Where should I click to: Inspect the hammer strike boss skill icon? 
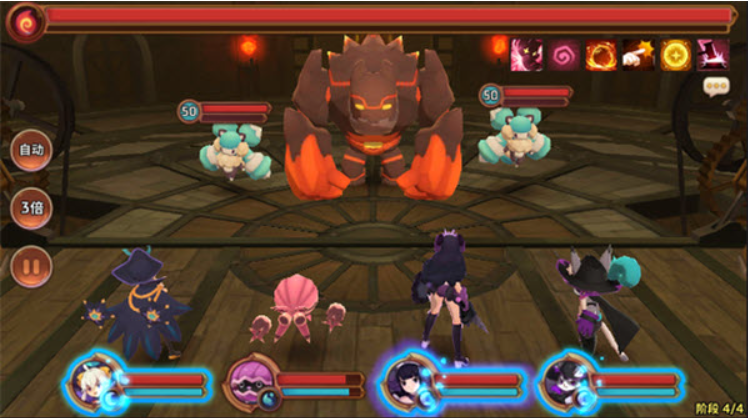[x=711, y=55]
